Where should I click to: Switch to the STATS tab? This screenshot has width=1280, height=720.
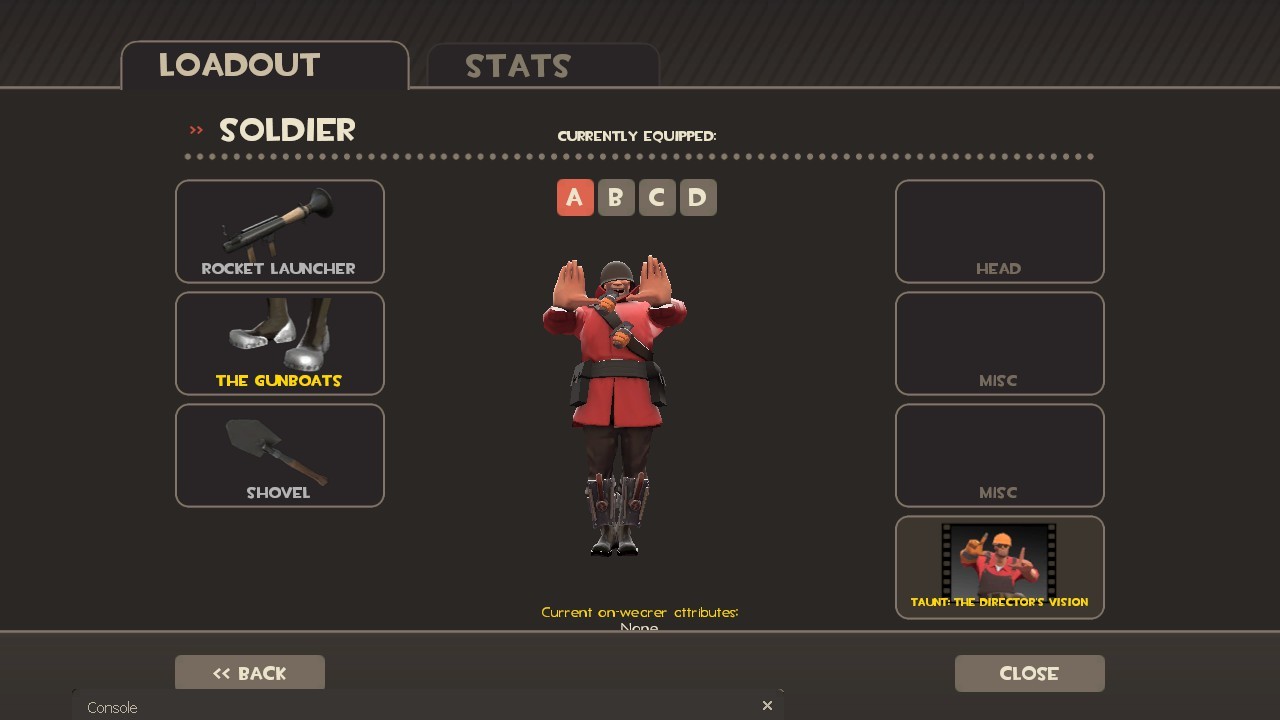(x=519, y=66)
